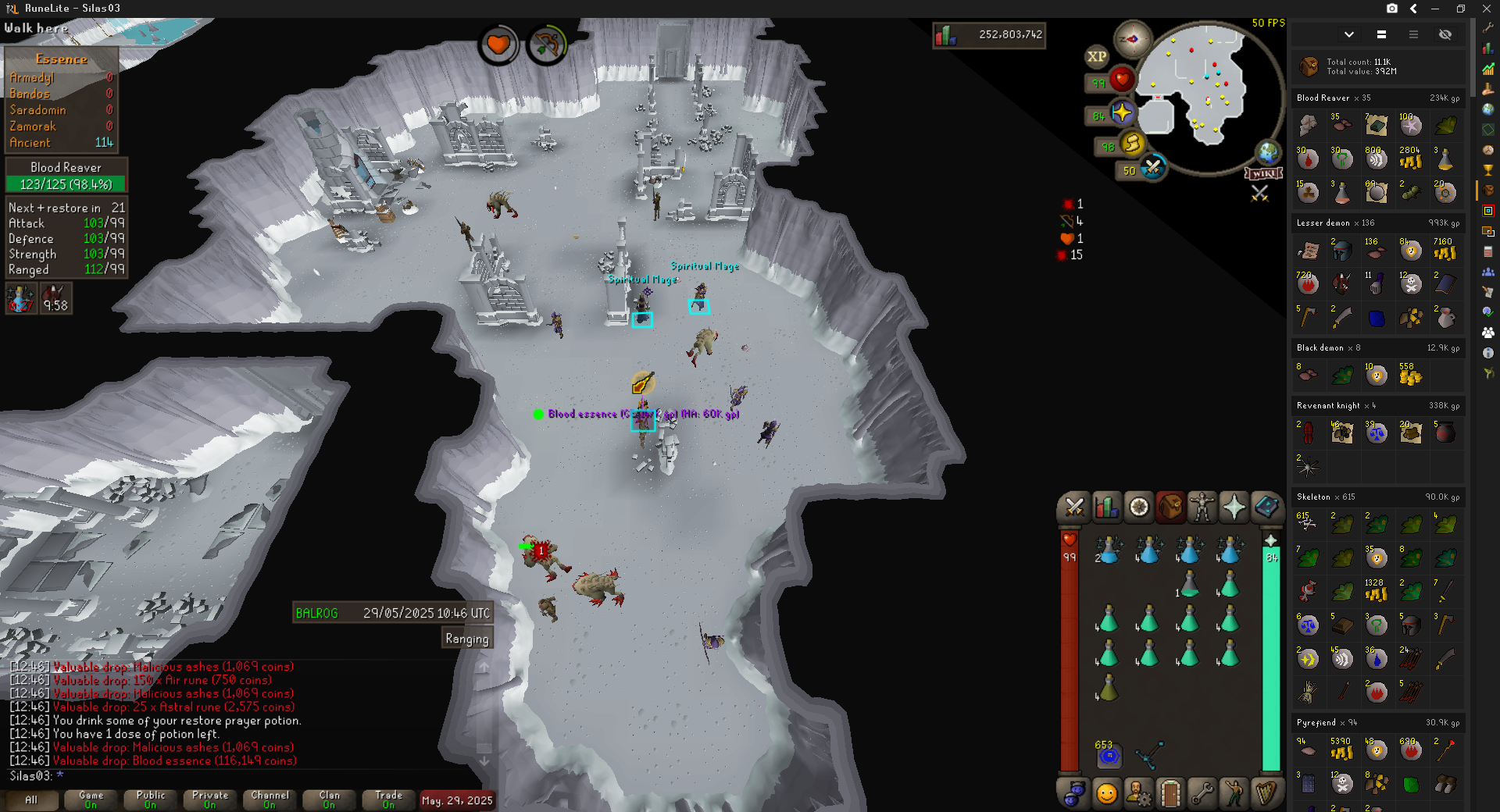Viewport: 1500px width, 812px height.
Task: Select the 2-dose blue sparkling potion
Action: 1109,550
